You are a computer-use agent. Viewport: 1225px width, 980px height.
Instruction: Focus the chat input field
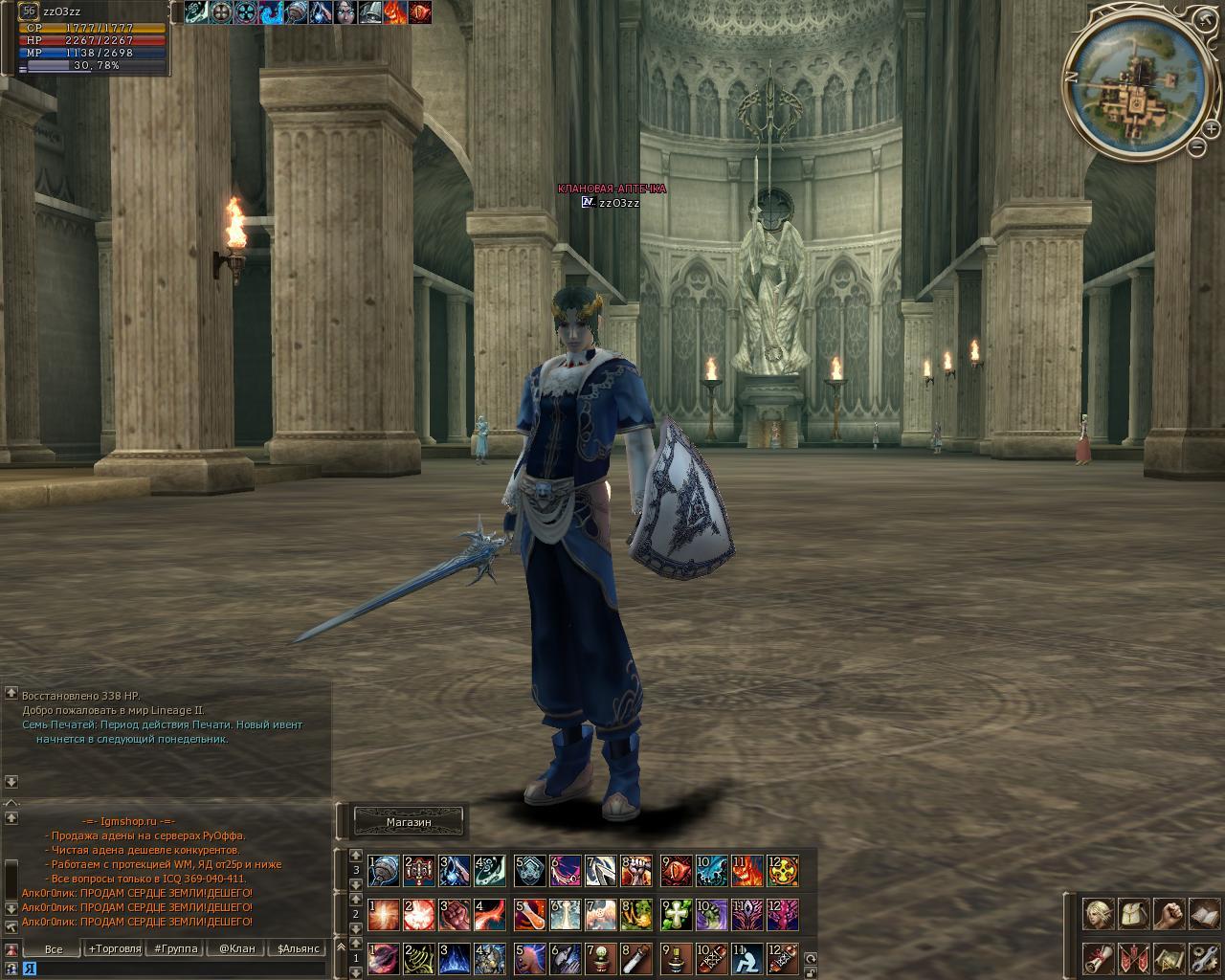172,968
